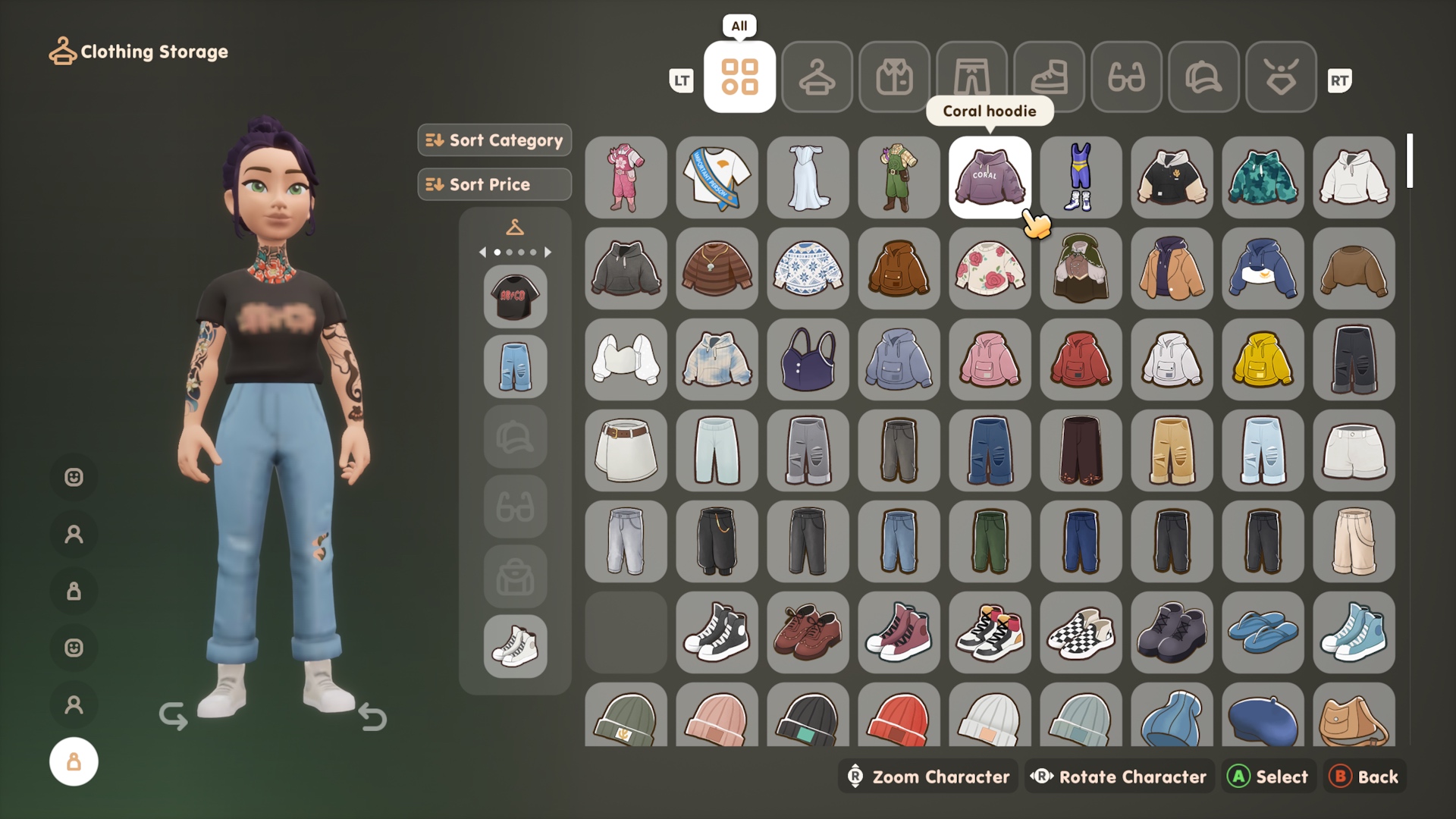Pick the yellow hoodie
Screen dimensions: 1456x819
(1263, 359)
